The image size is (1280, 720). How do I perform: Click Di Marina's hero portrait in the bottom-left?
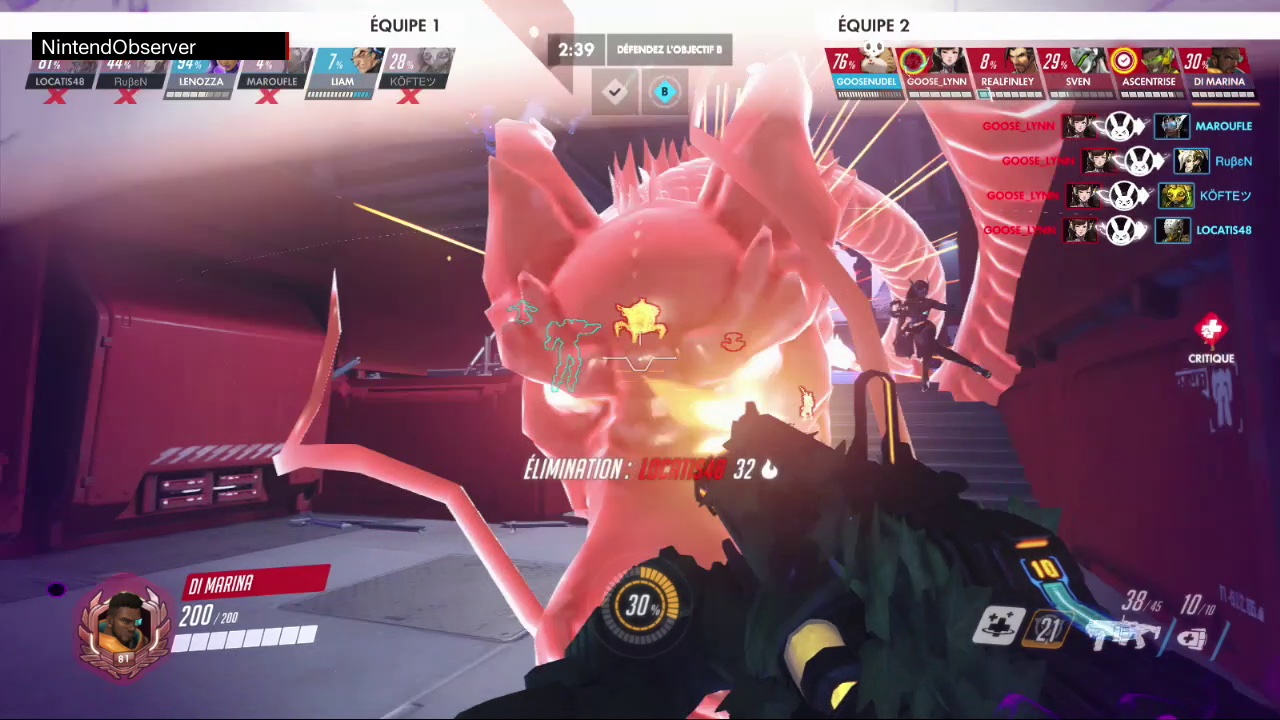123,622
